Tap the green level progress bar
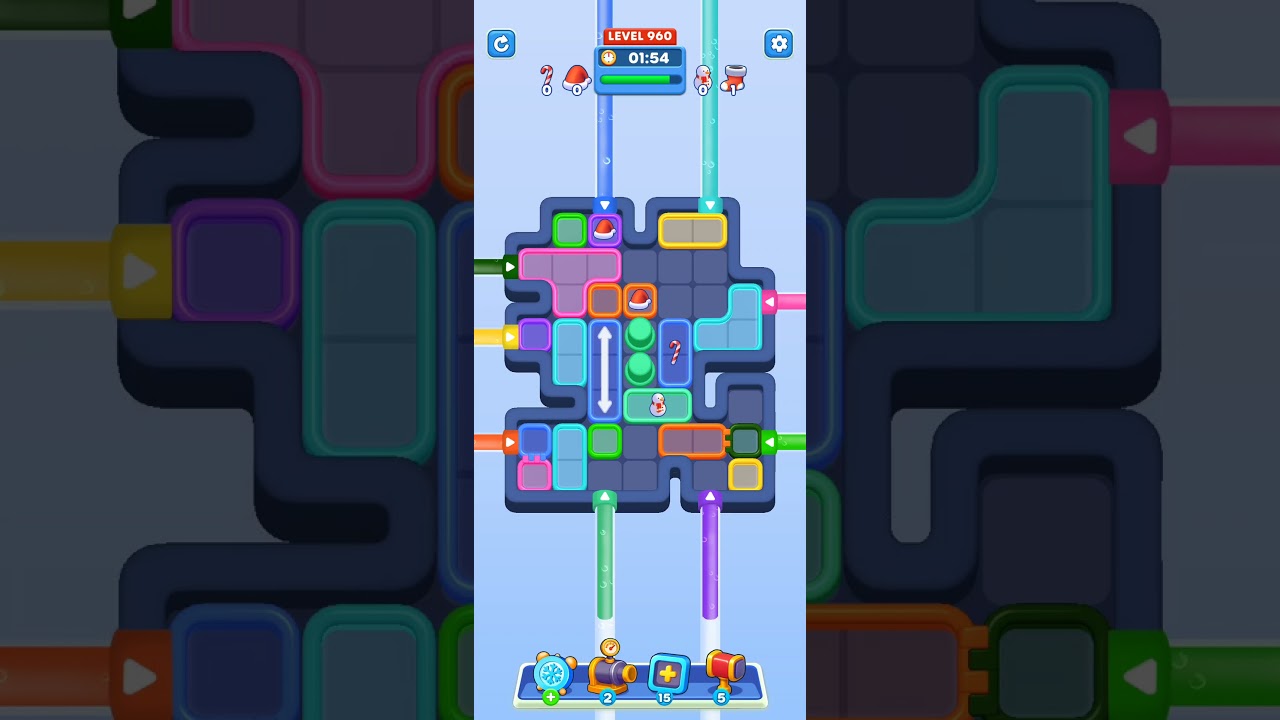This screenshot has width=1280, height=720. pyautogui.click(x=639, y=78)
